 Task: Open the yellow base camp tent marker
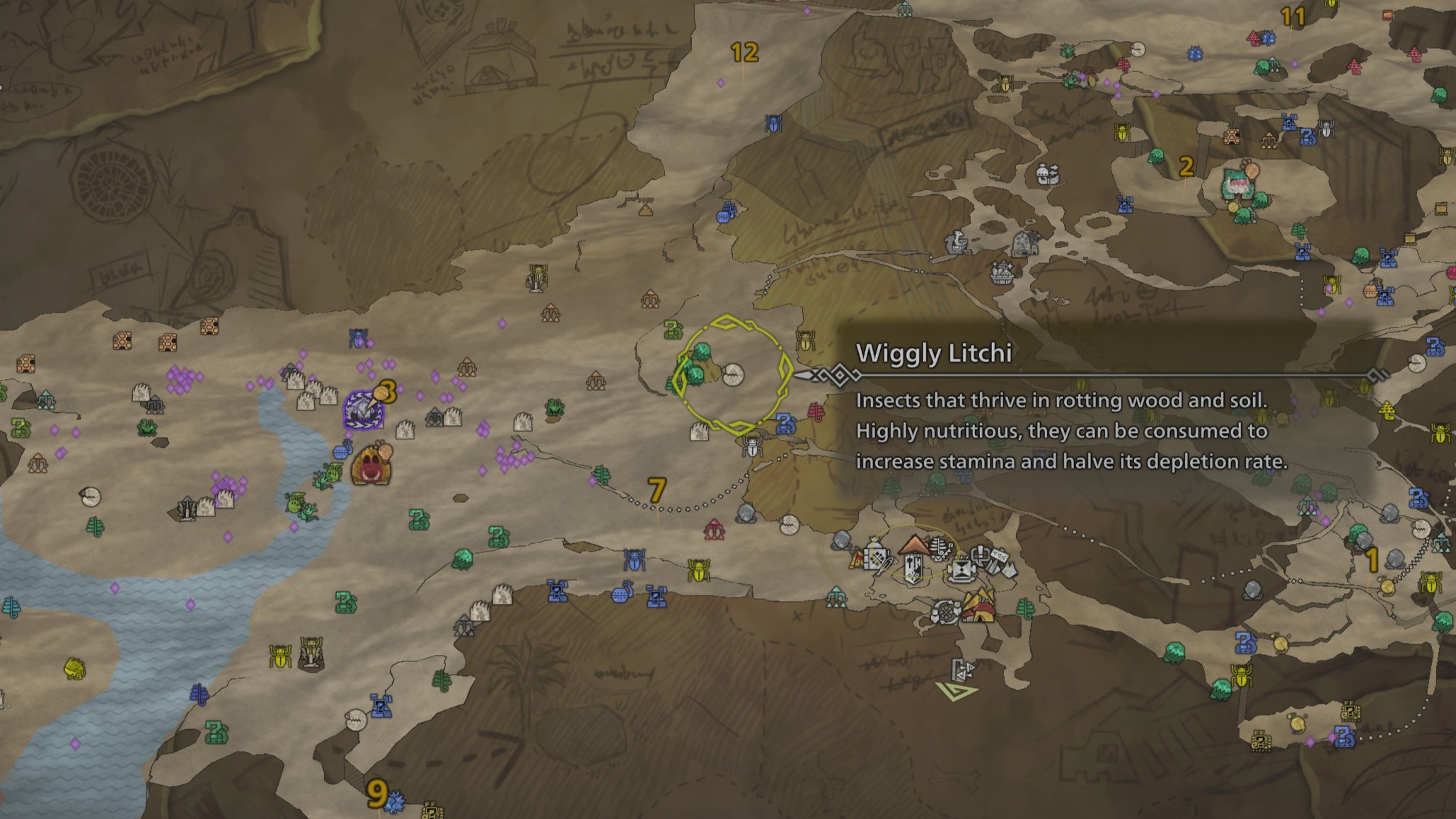click(x=981, y=607)
